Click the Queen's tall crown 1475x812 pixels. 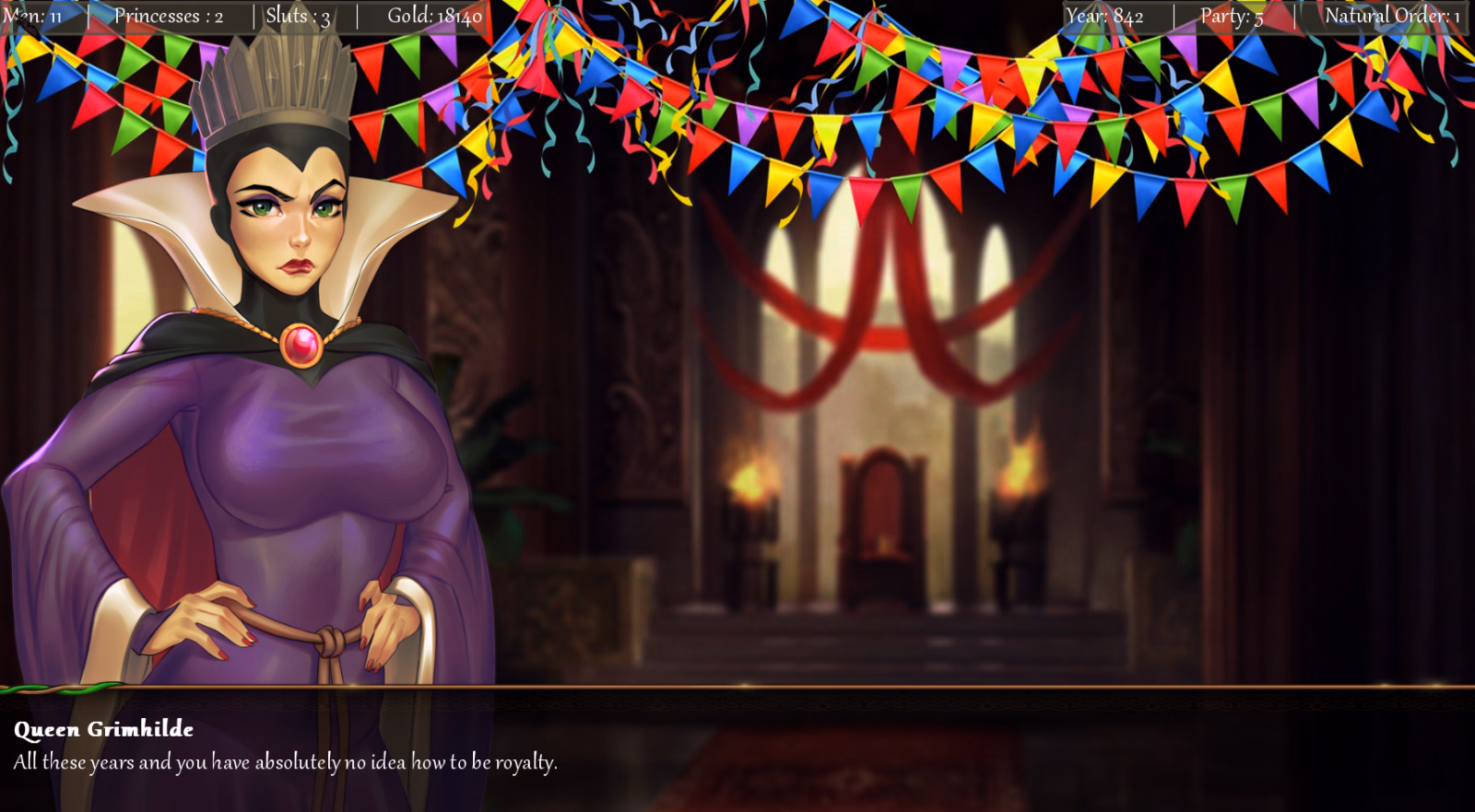tap(277, 101)
